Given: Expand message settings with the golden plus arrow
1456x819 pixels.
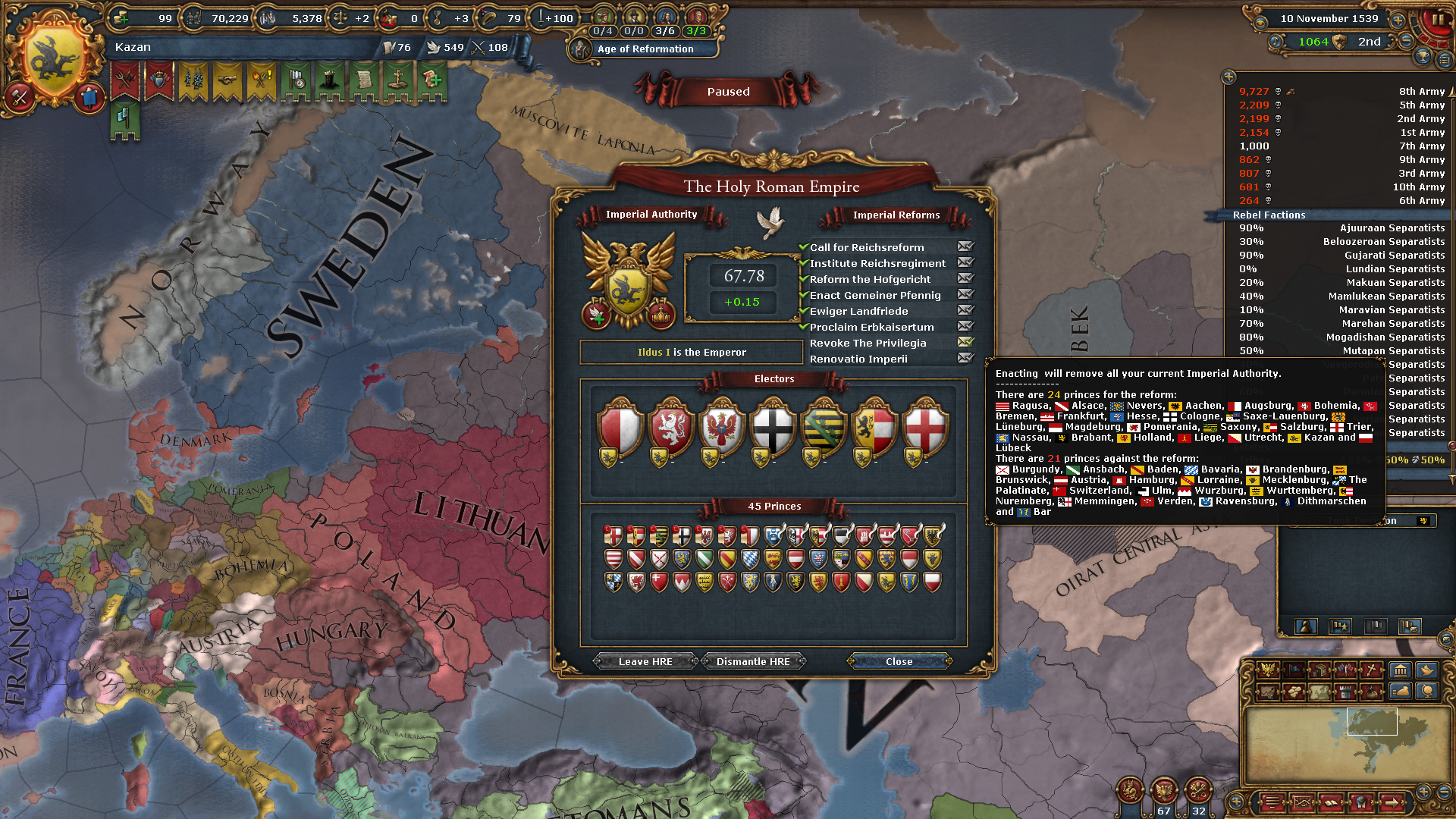Looking at the screenshot, I should point(1228,77).
